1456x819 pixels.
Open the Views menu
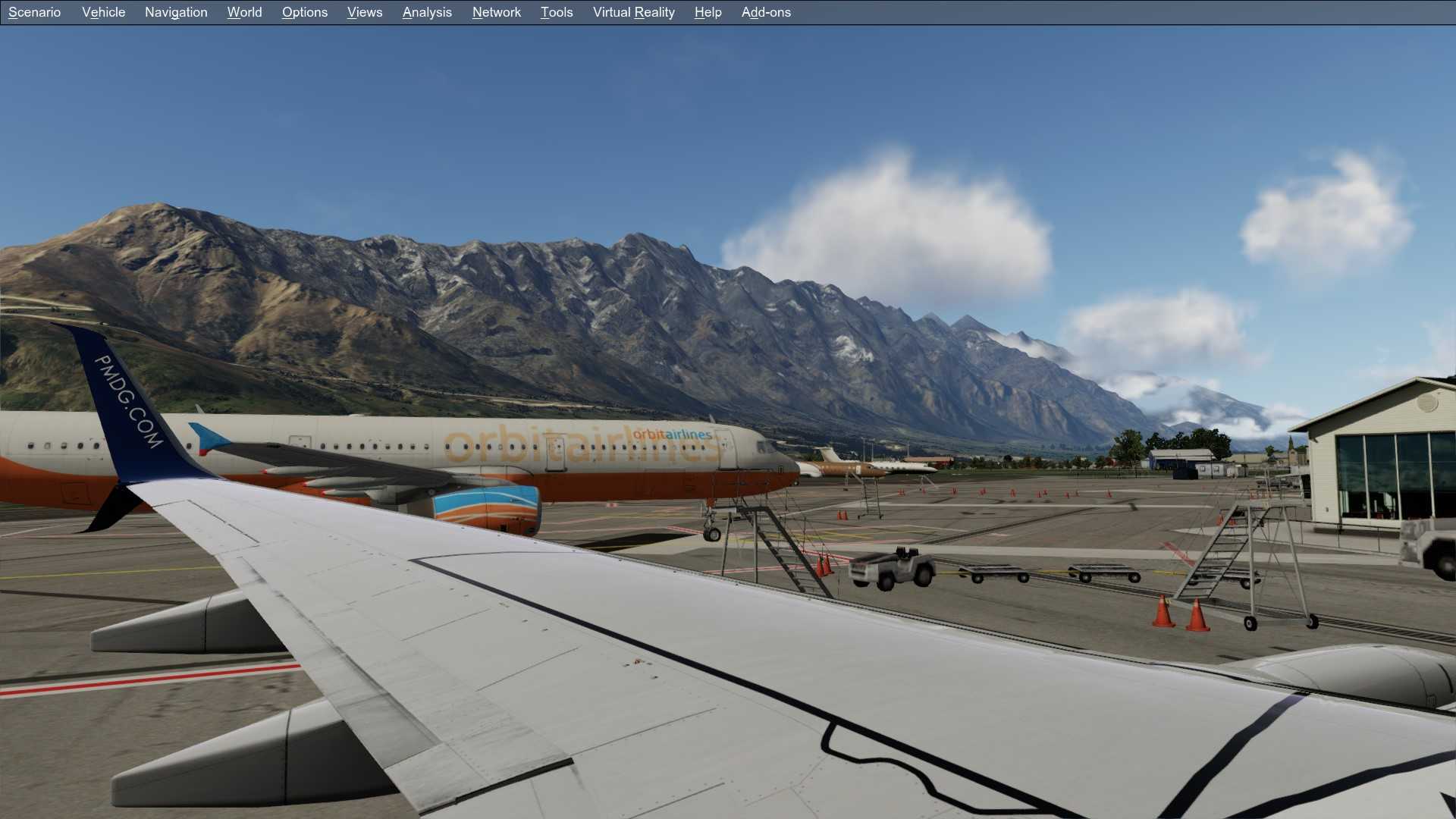(364, 11)
